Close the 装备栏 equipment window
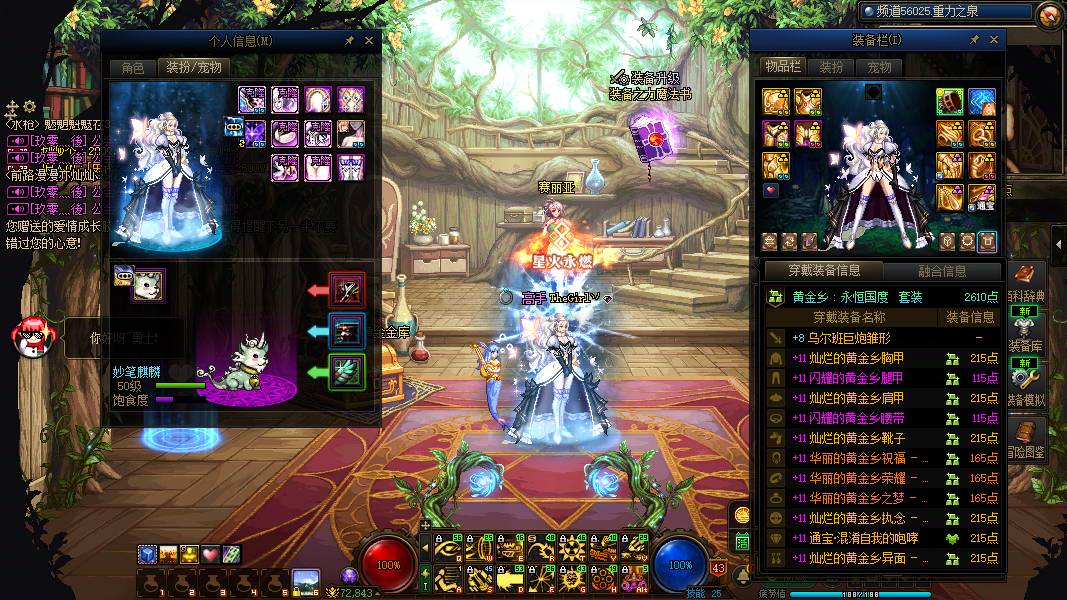1067x600 pixels. [x=994, y=40]
